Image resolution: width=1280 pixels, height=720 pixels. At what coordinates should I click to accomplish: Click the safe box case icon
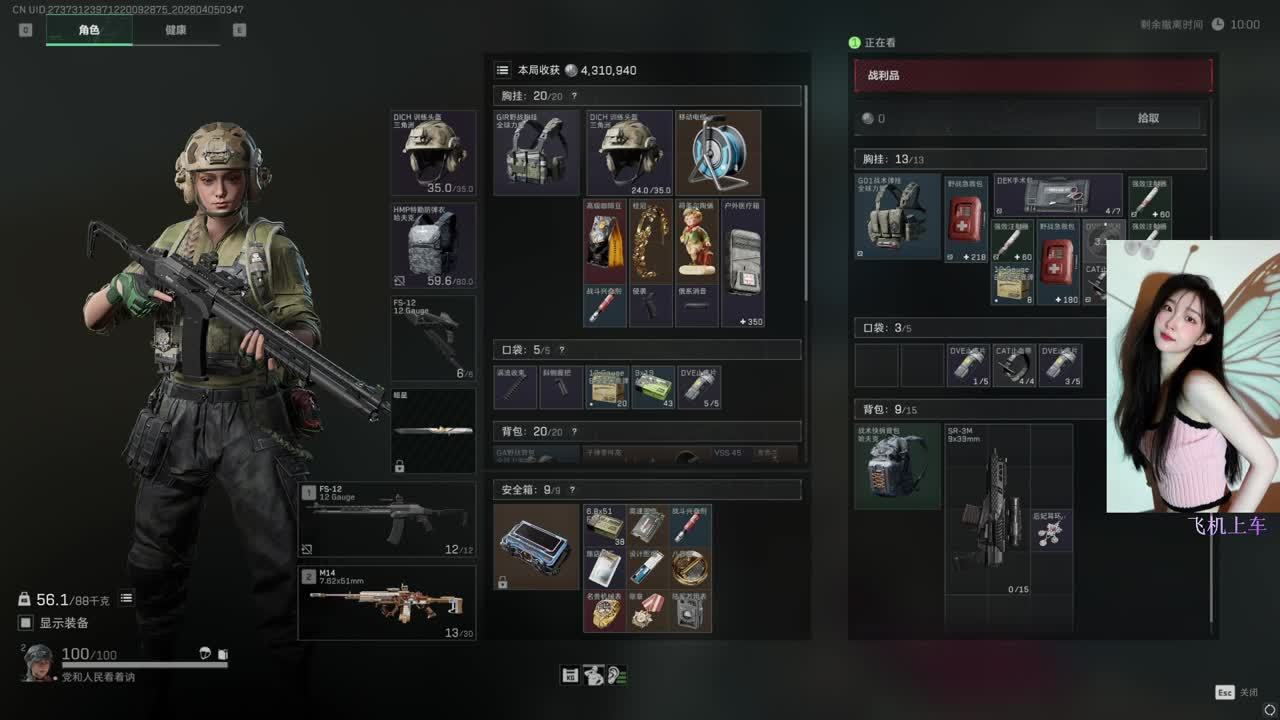pos(536,546)
